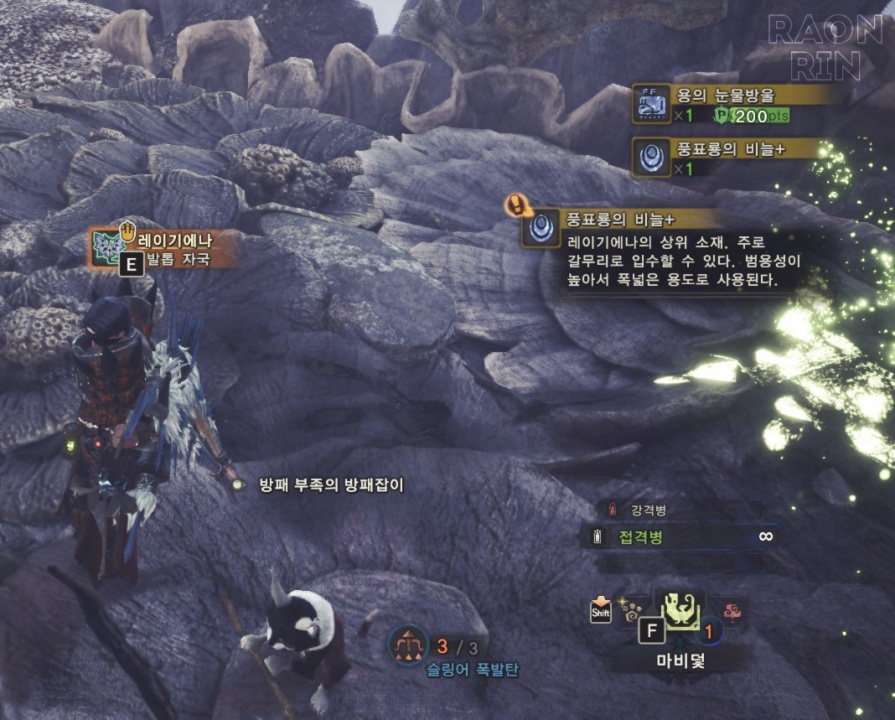Image resolution: width=895 pixels, height=720 pixels.
Task: Select the item left of 마비덫 in item bar
Action: (x=629, y=605)
